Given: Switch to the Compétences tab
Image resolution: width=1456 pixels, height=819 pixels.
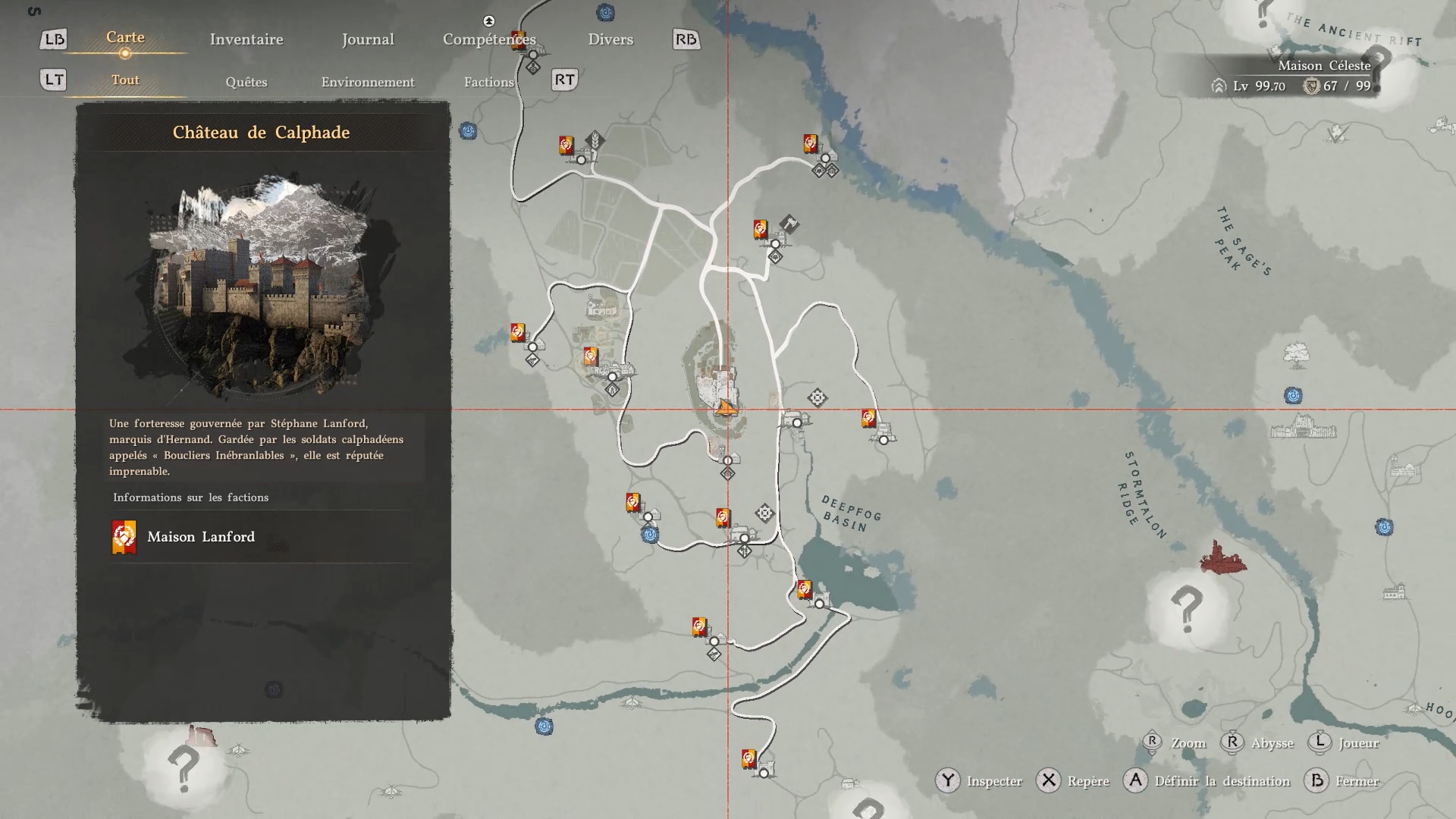Looking at the screenshot, I should coord(489,39).
